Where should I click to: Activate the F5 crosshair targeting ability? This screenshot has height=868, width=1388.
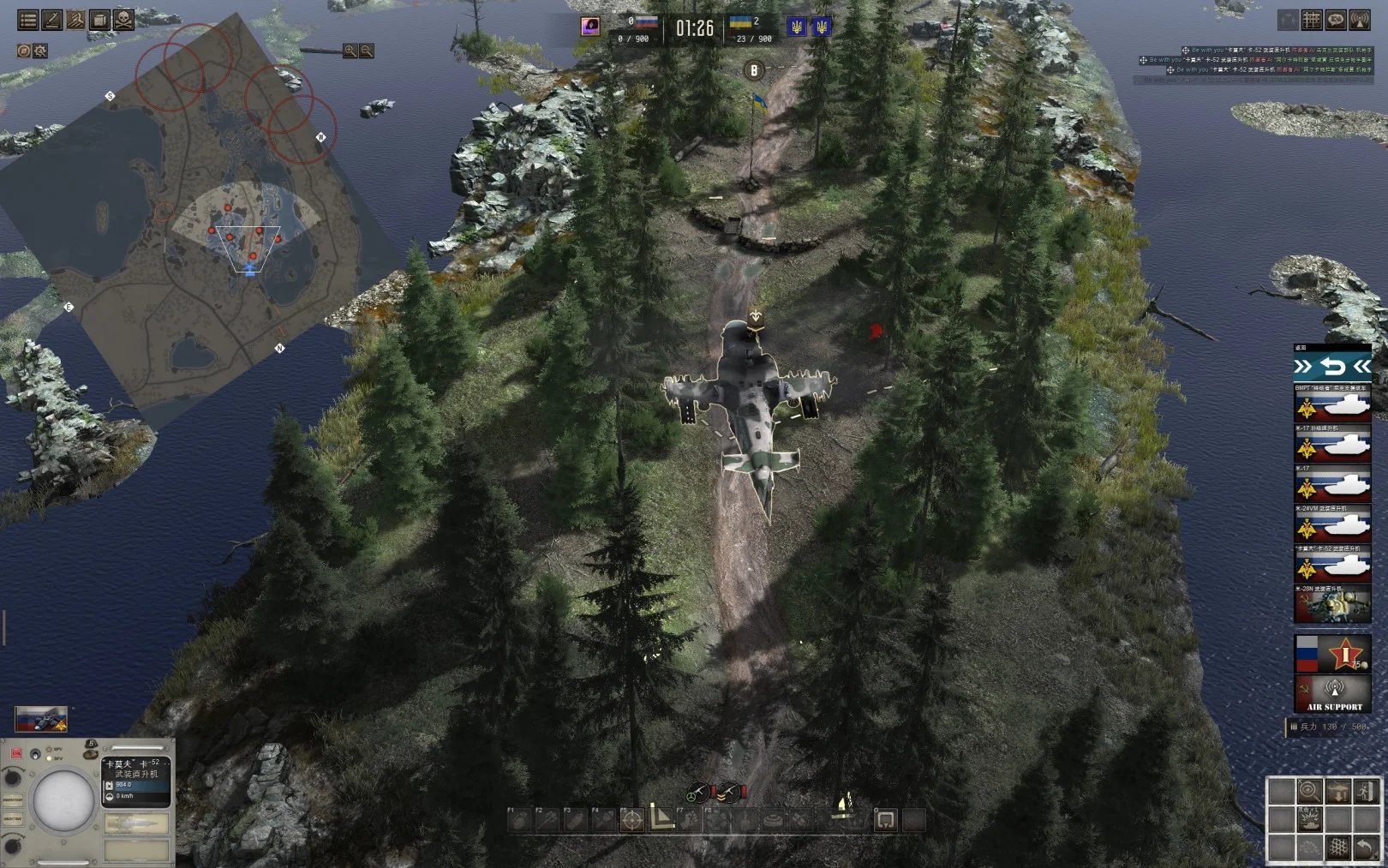click(x=632, y=820)
